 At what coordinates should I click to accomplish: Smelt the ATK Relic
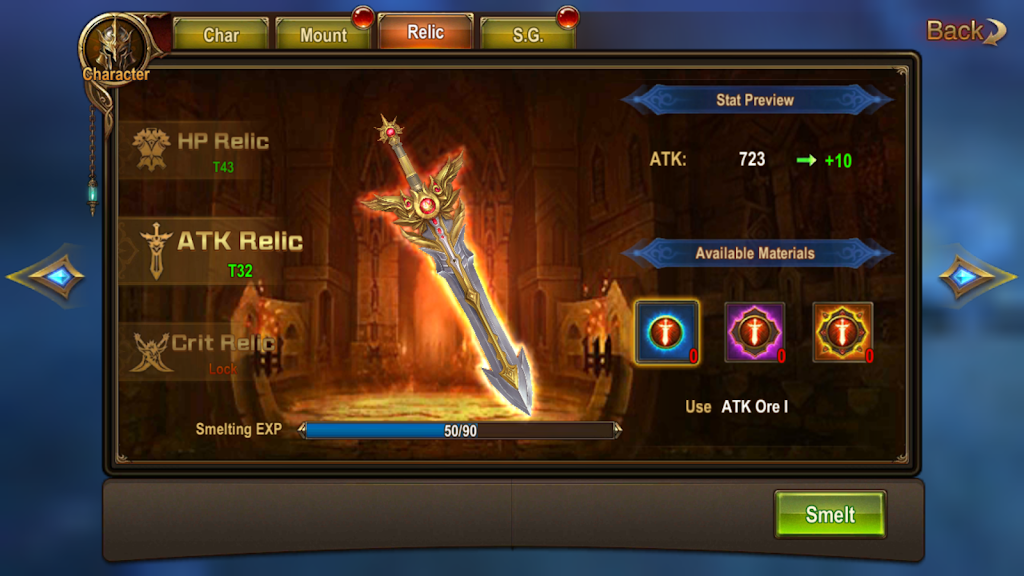[x=830, y=515]
